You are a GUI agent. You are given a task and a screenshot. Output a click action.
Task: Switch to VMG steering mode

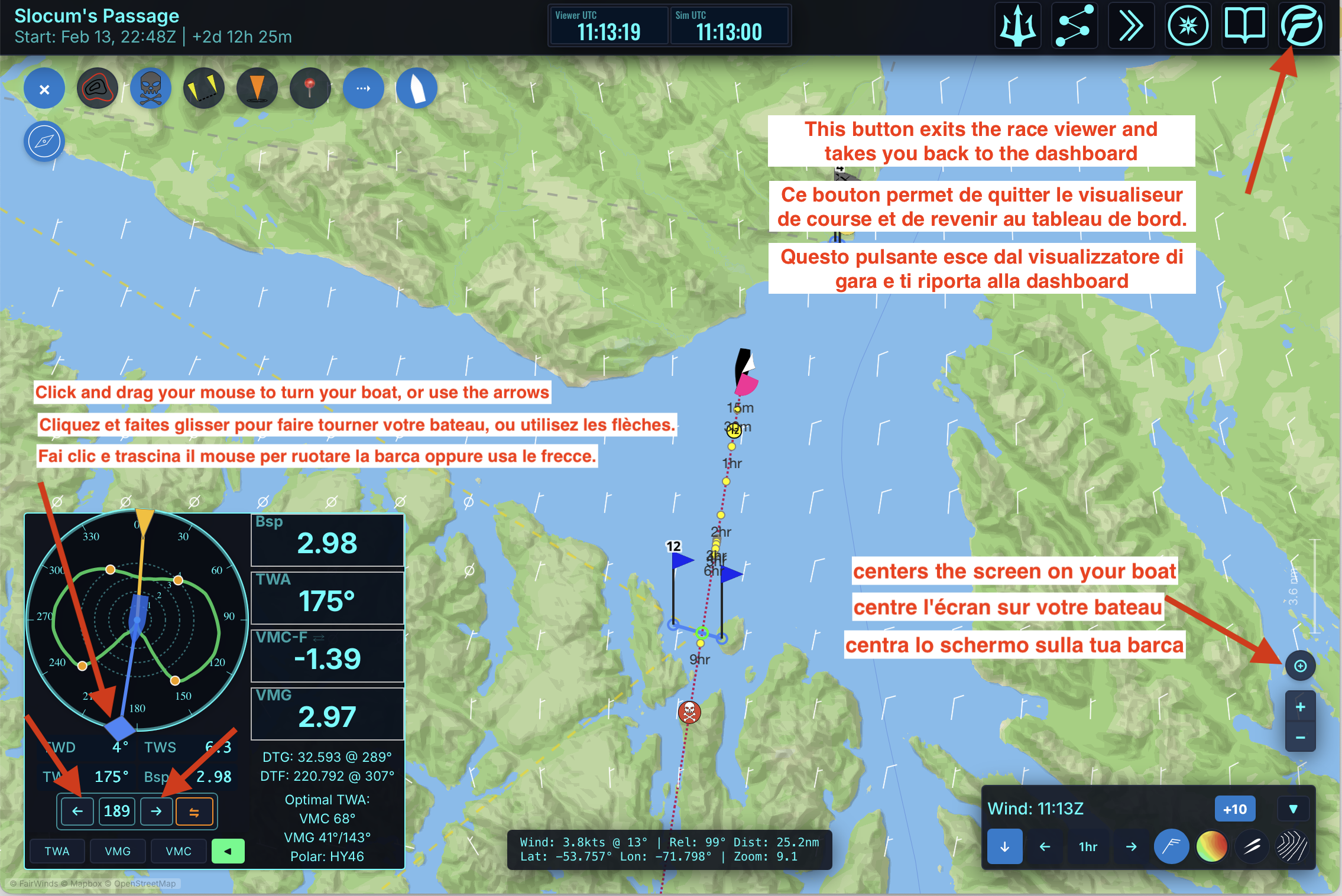click(x=118, y=851)
